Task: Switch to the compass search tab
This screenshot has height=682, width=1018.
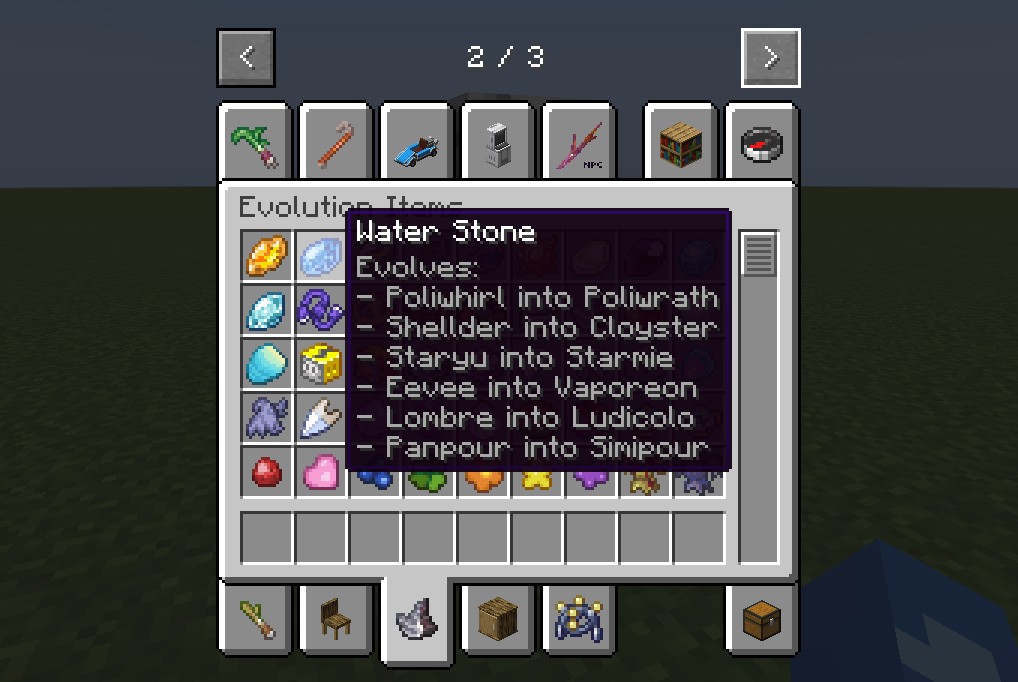Action: 762,144
